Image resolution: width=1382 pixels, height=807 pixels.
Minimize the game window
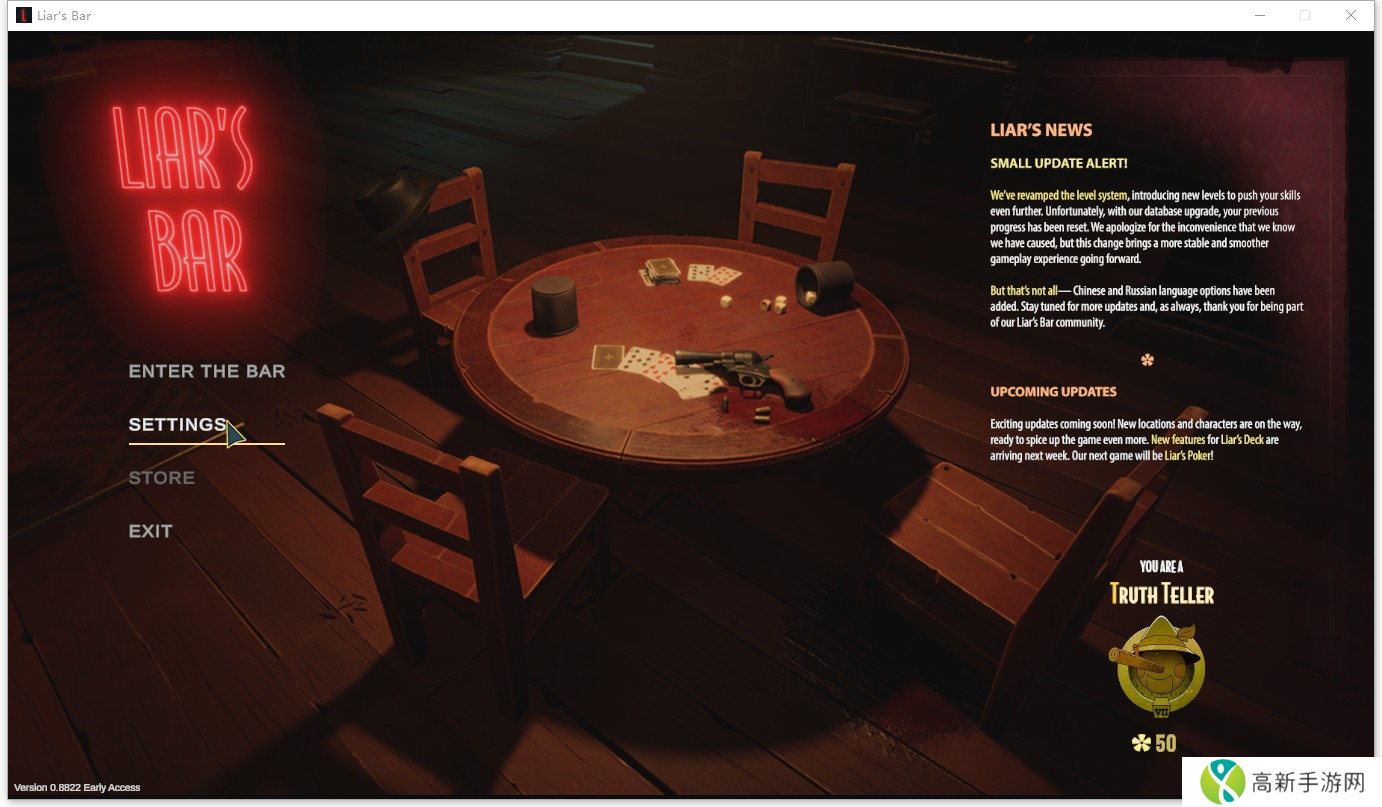(x=1260, y=15)
